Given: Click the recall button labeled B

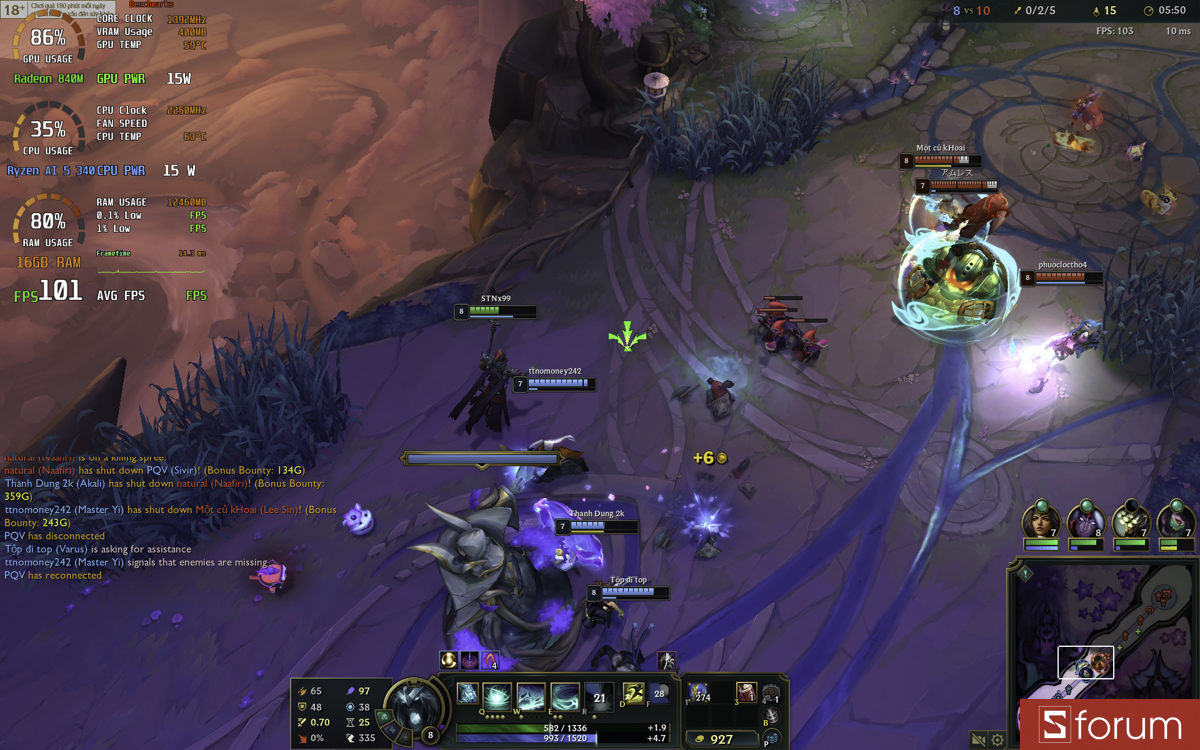Looking at the screenshot, I should (x=771, y=717).
